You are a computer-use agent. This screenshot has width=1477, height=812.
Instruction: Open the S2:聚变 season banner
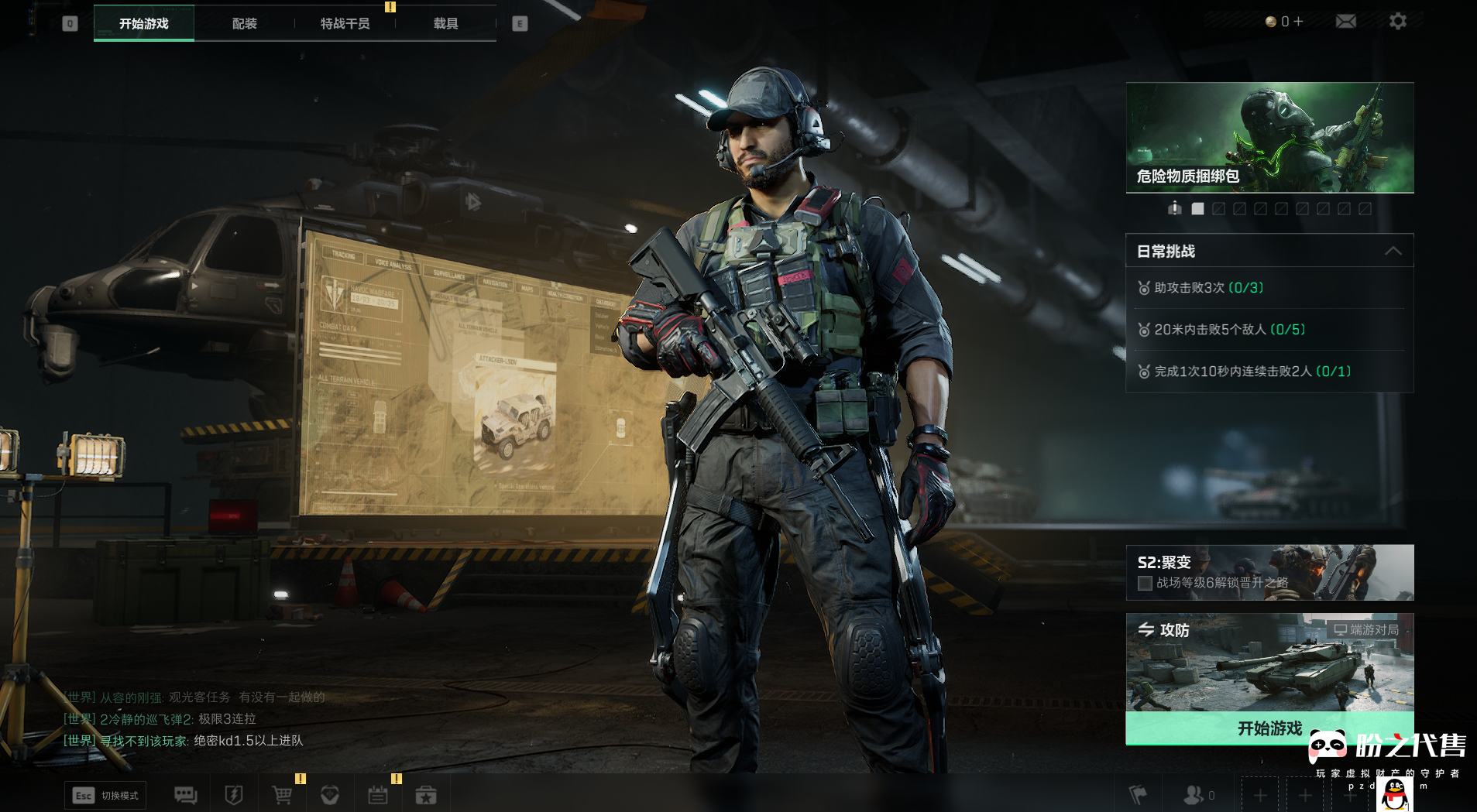pyautogui.click(x=1269, y=572)
